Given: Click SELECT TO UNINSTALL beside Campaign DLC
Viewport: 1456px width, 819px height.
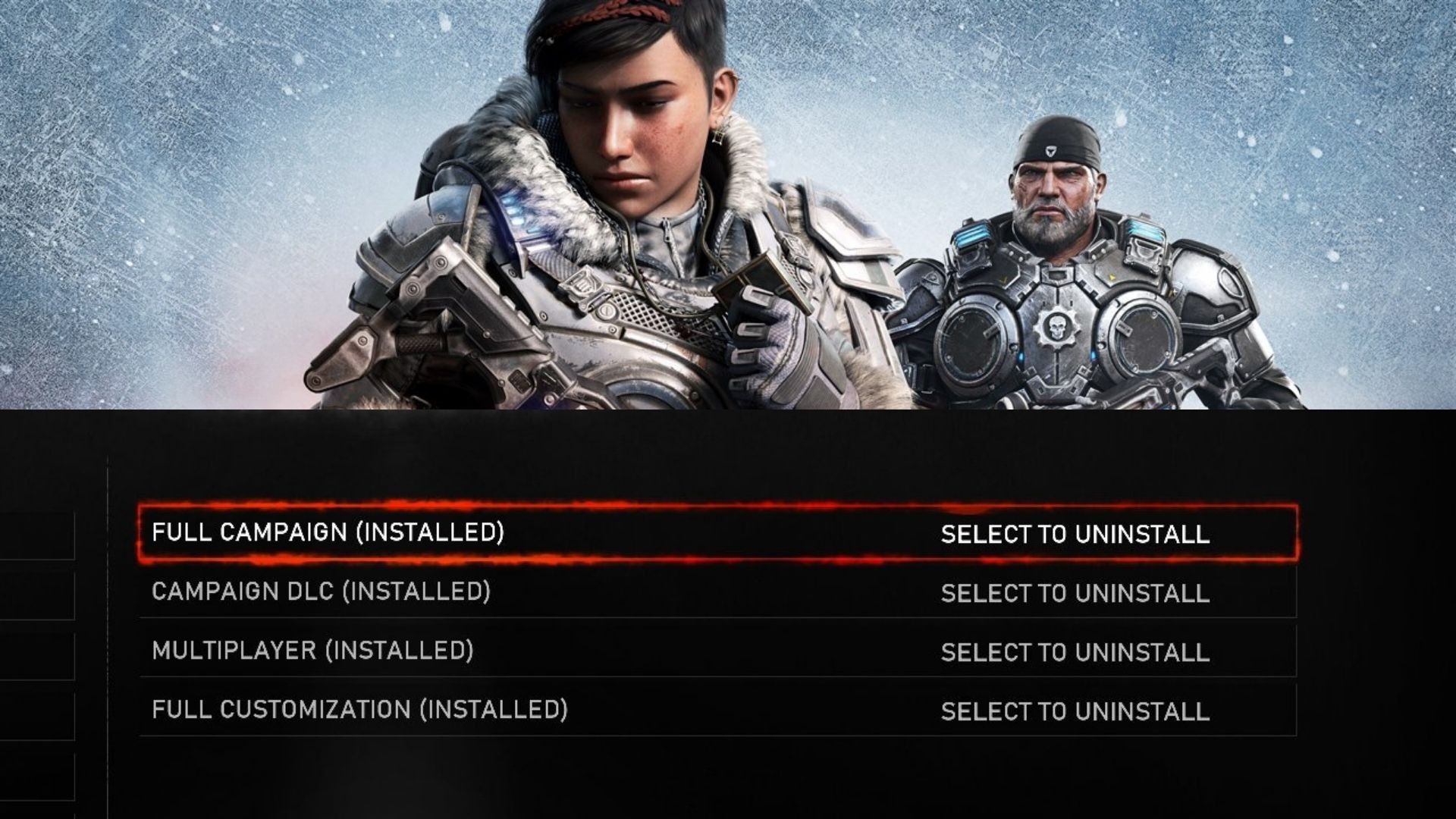Looking at the screenshot, I should (x=1075, y=594).
